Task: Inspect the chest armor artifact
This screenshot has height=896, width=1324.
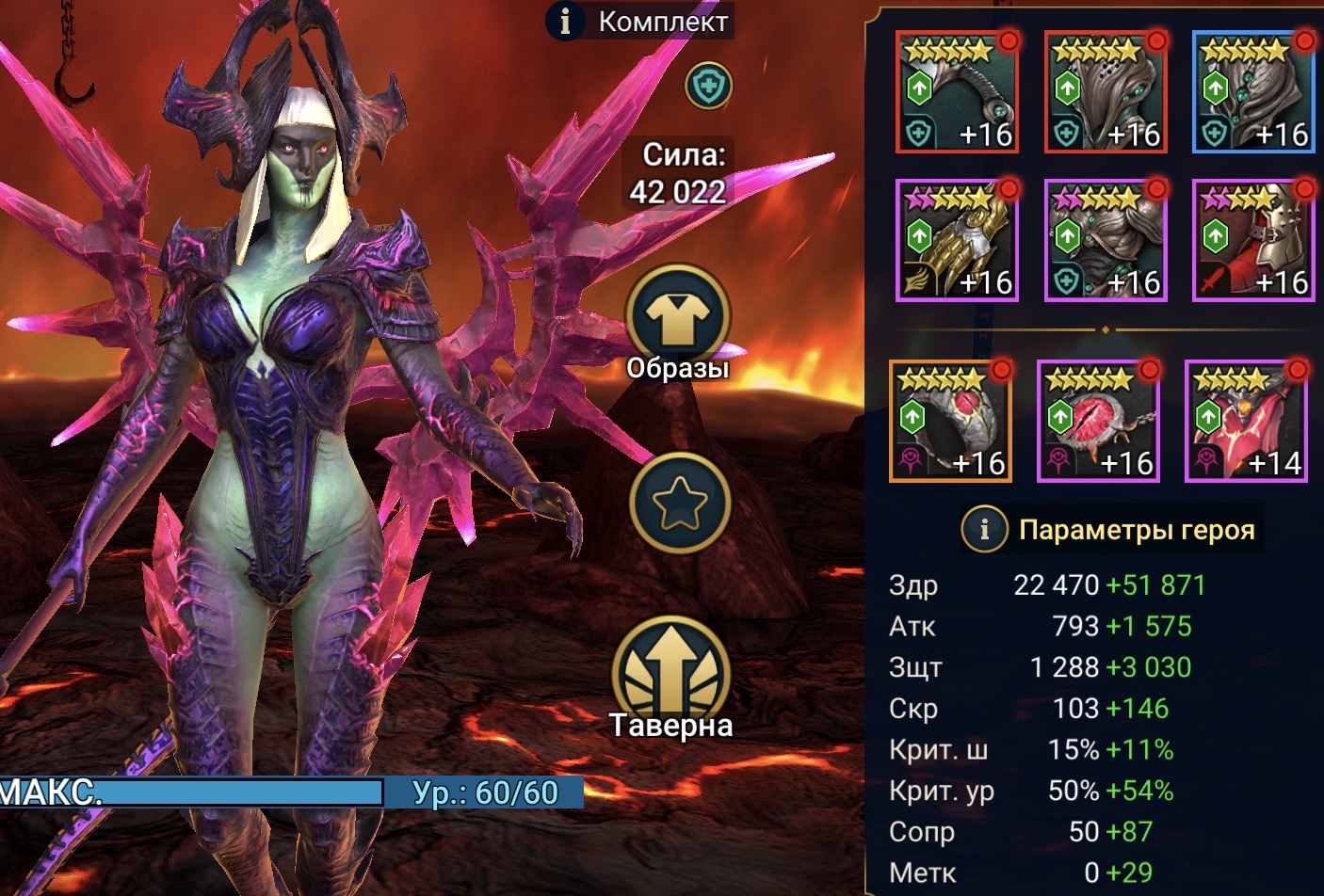Action: click(1106, 241)
